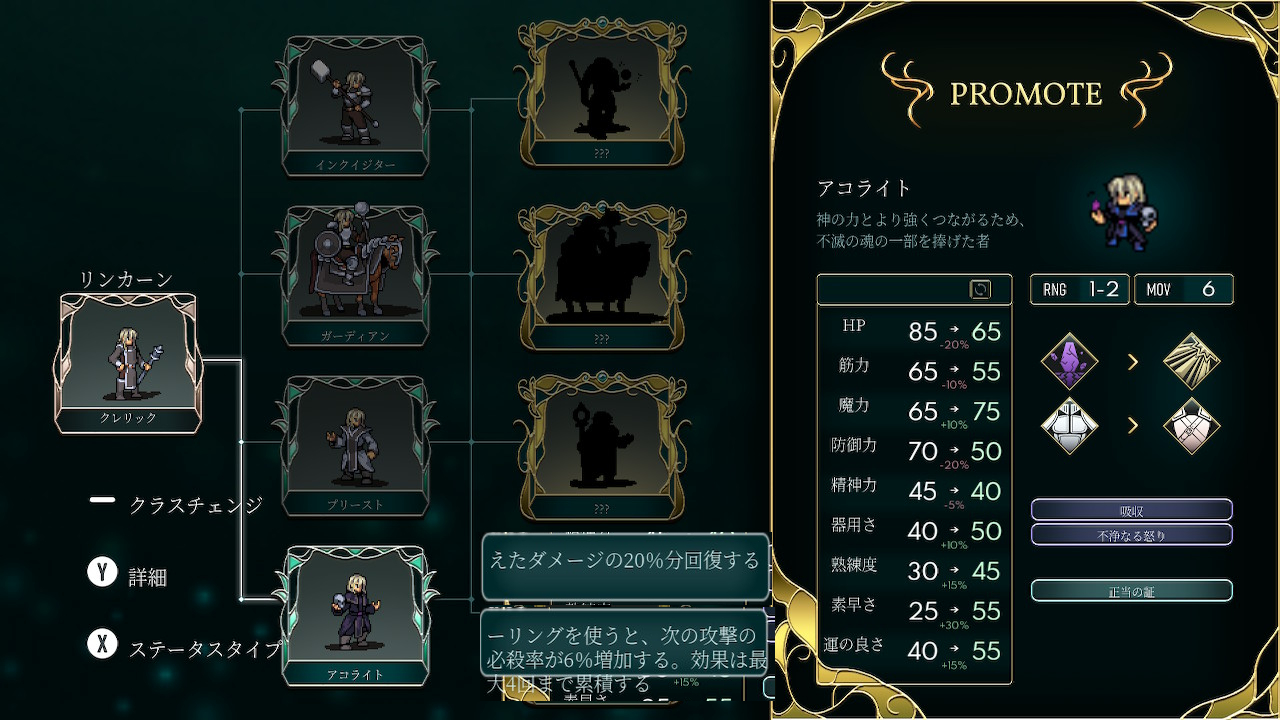Viewport: 1280px width, 720px height.
Task: Inspect the current white armor type icon
Action: tap(1069, 426)
